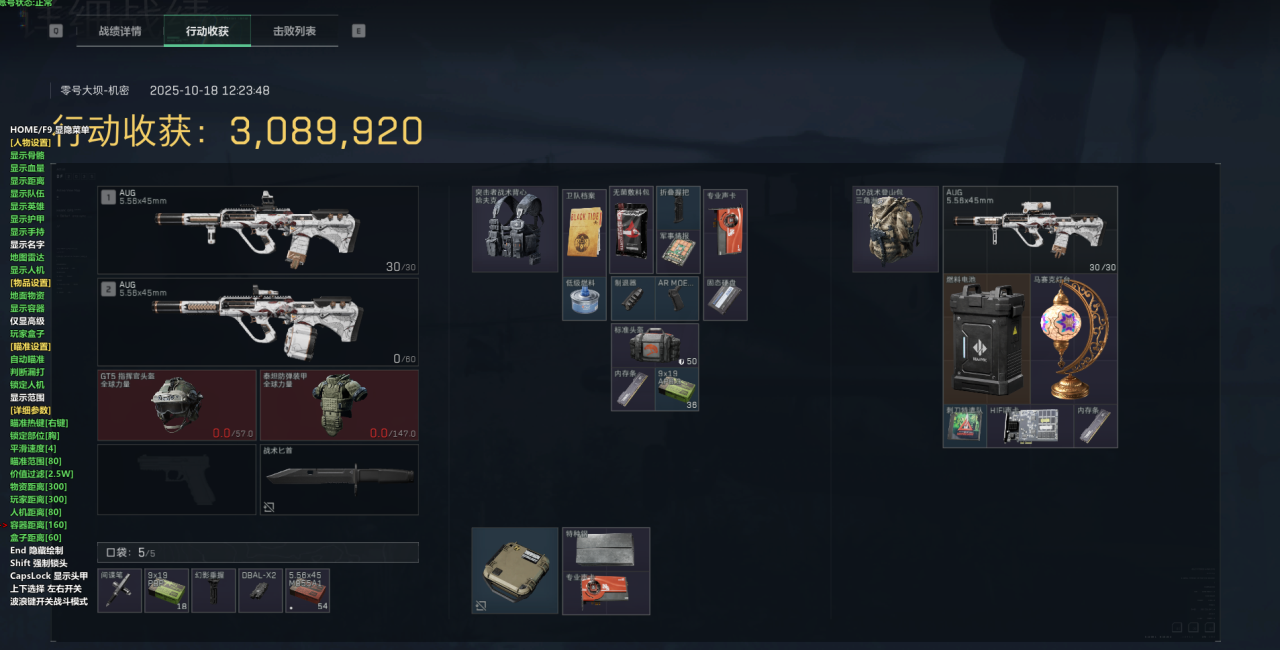
Task: Select the D2 tactical hiking backpack
Action: 895,230
